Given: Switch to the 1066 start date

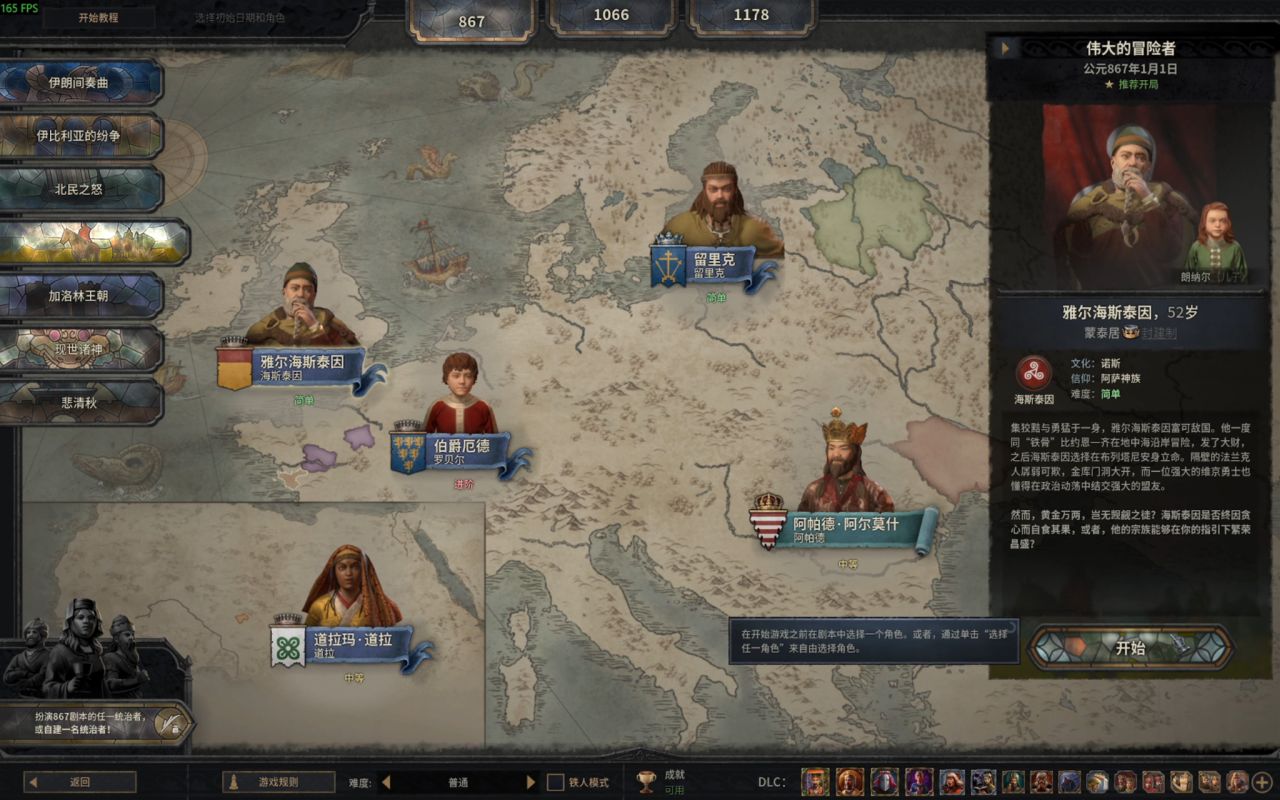Looking at the screenshot, I should pyautogui.click(x=611, y=15).
